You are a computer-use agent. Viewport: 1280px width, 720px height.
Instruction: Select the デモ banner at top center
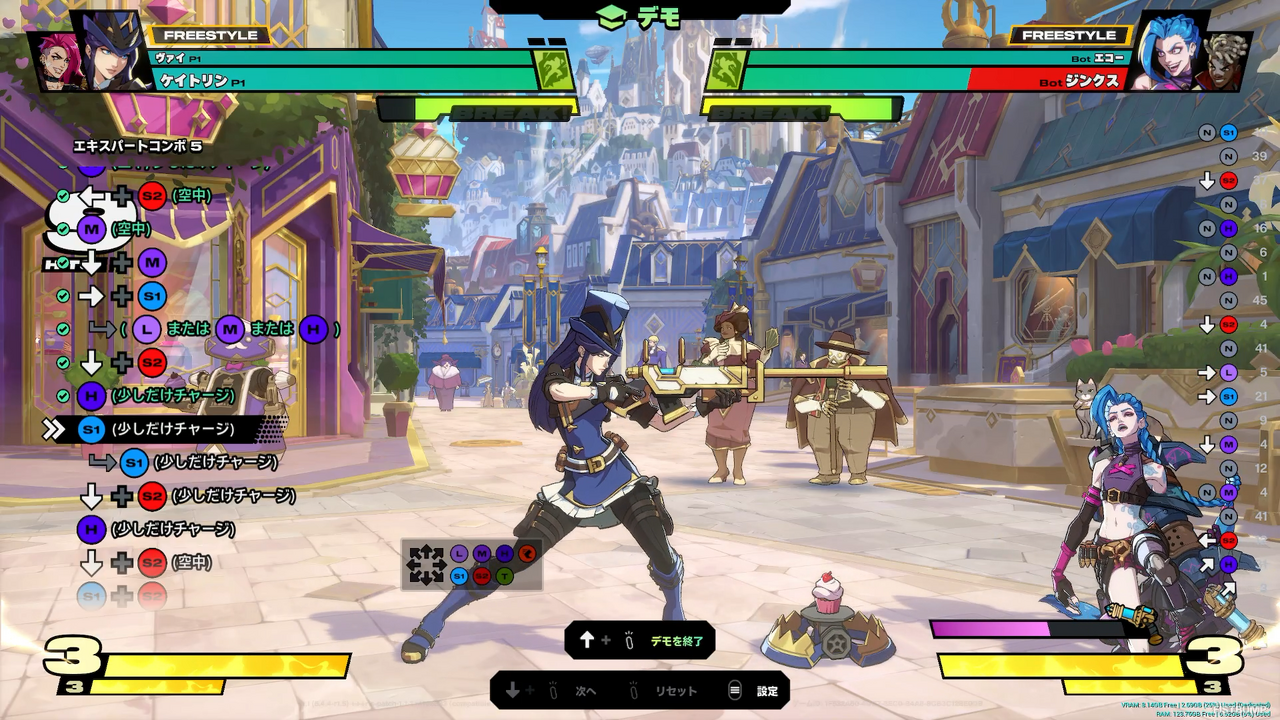coord(640,16)
